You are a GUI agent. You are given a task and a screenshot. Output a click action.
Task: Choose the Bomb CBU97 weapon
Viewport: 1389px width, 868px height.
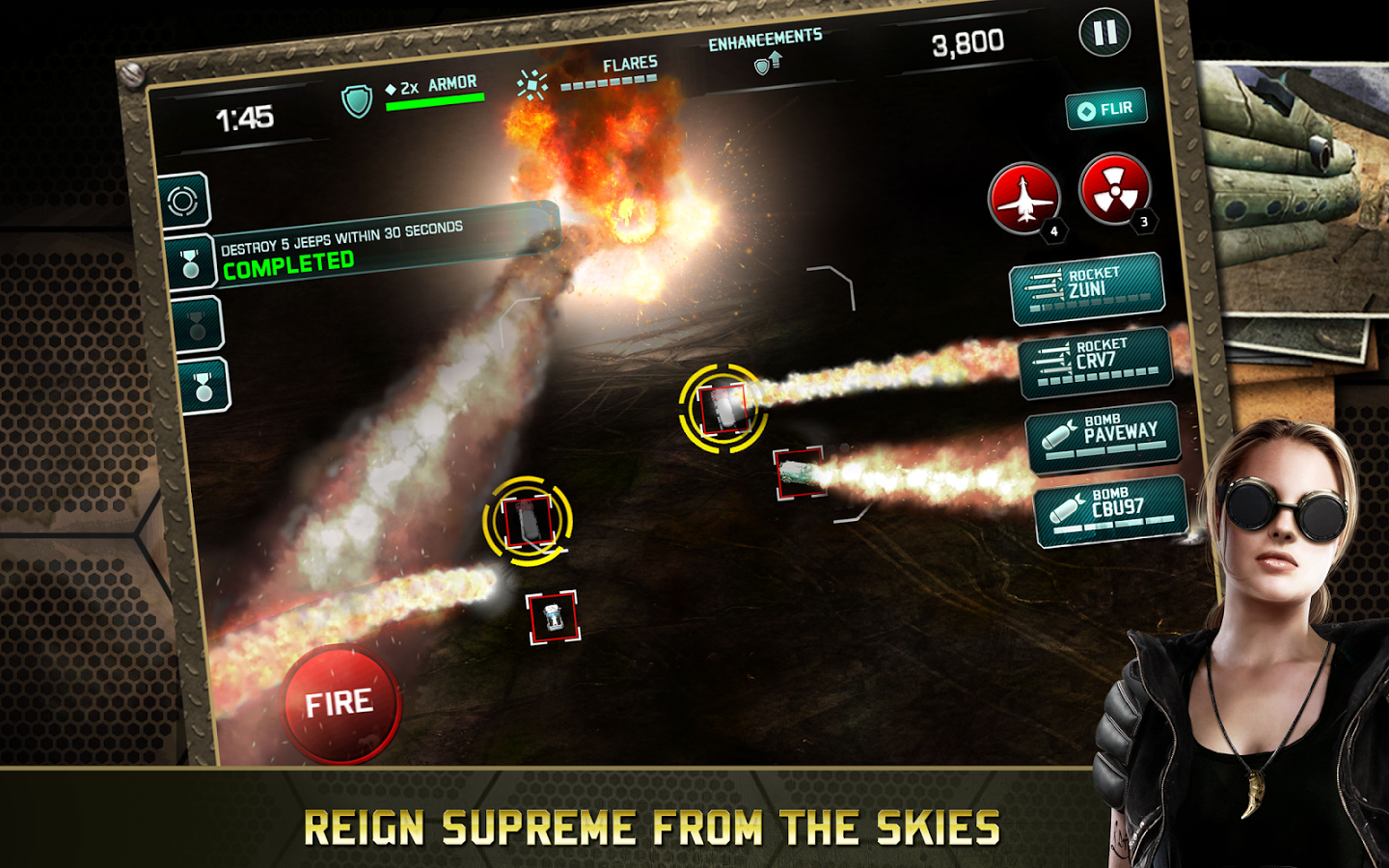tap(1109, 509)
